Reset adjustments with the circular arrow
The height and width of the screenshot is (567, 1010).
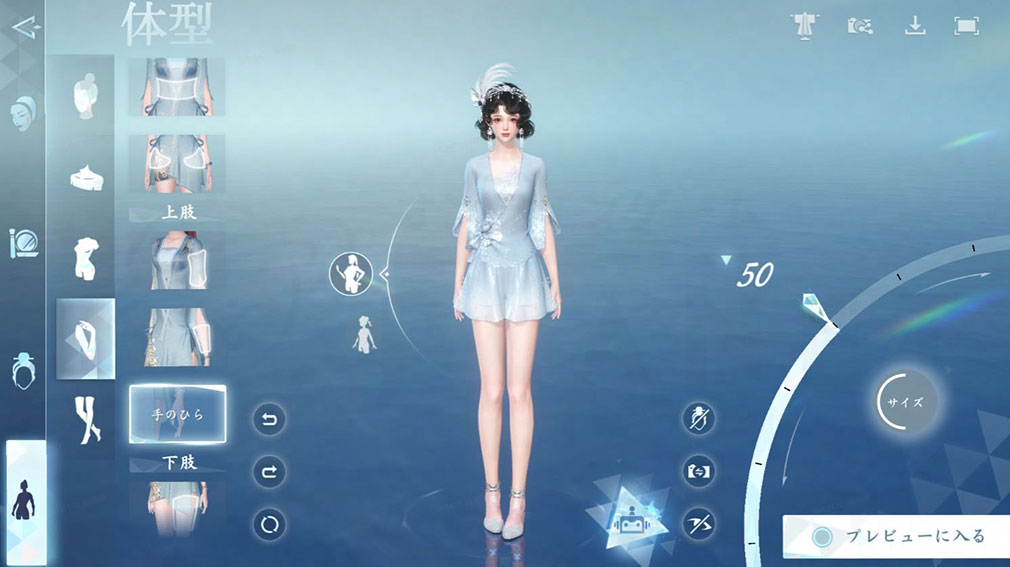point(269,524)
